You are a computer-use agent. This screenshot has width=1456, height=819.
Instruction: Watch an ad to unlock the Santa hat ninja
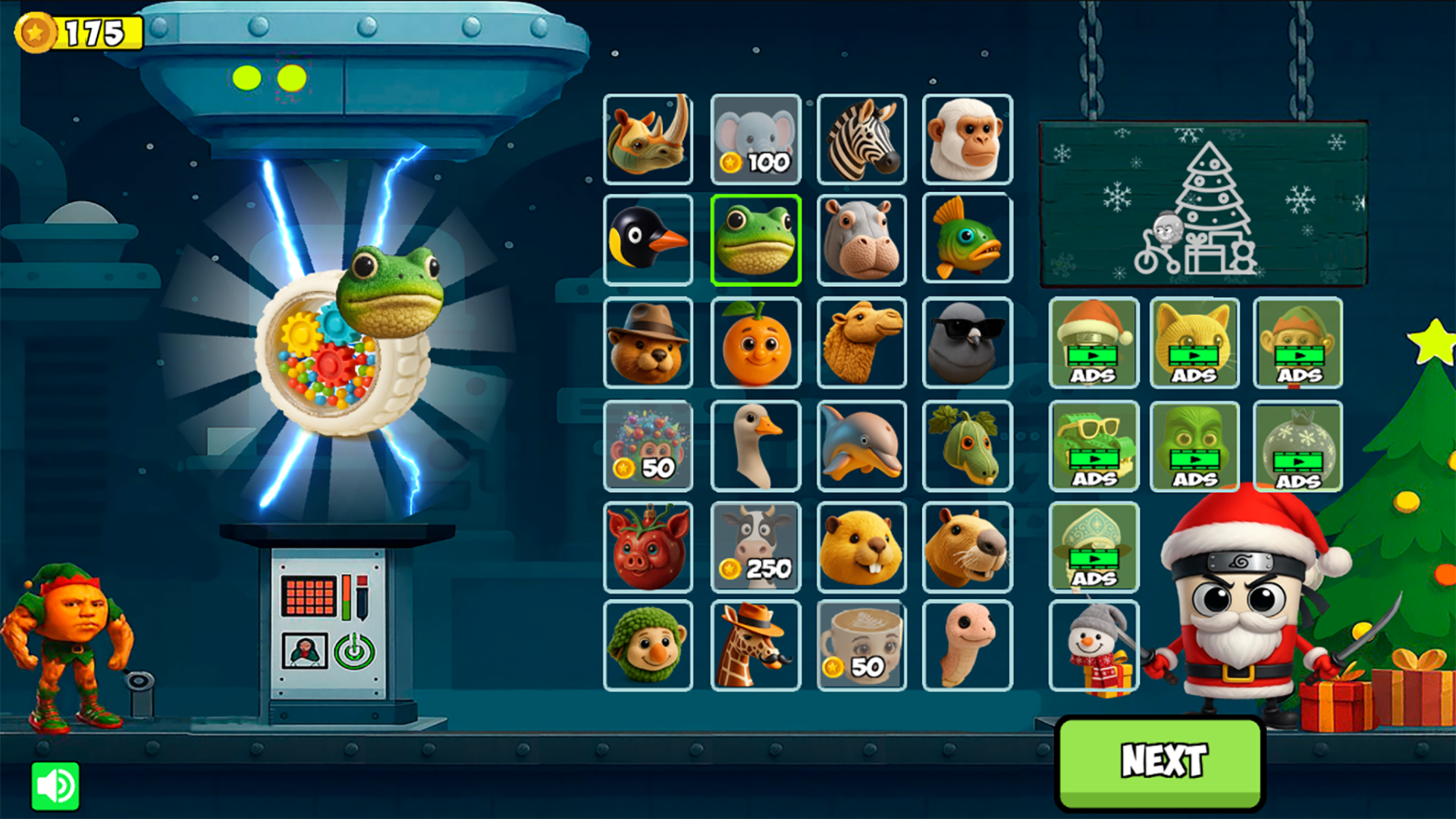1093,344
